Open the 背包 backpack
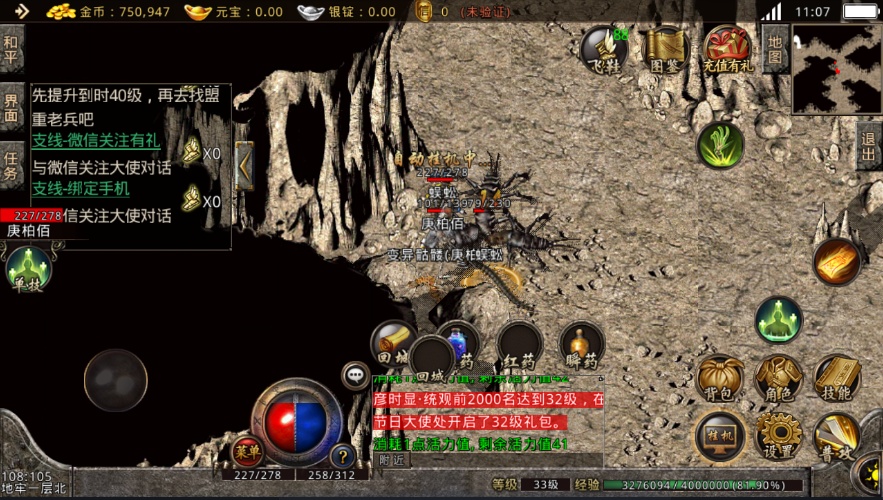This screenshot has height=500, width=883. click(720, 380)
